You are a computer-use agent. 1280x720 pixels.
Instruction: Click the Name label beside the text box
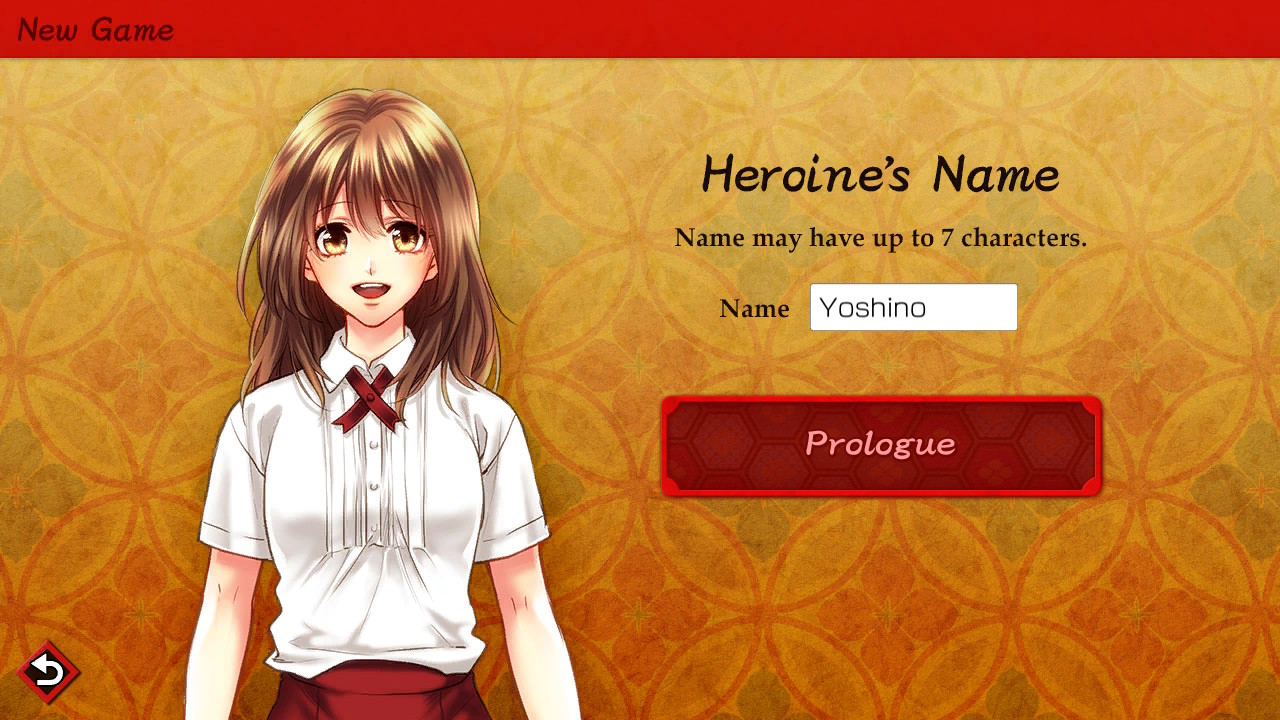coord(754,309)
